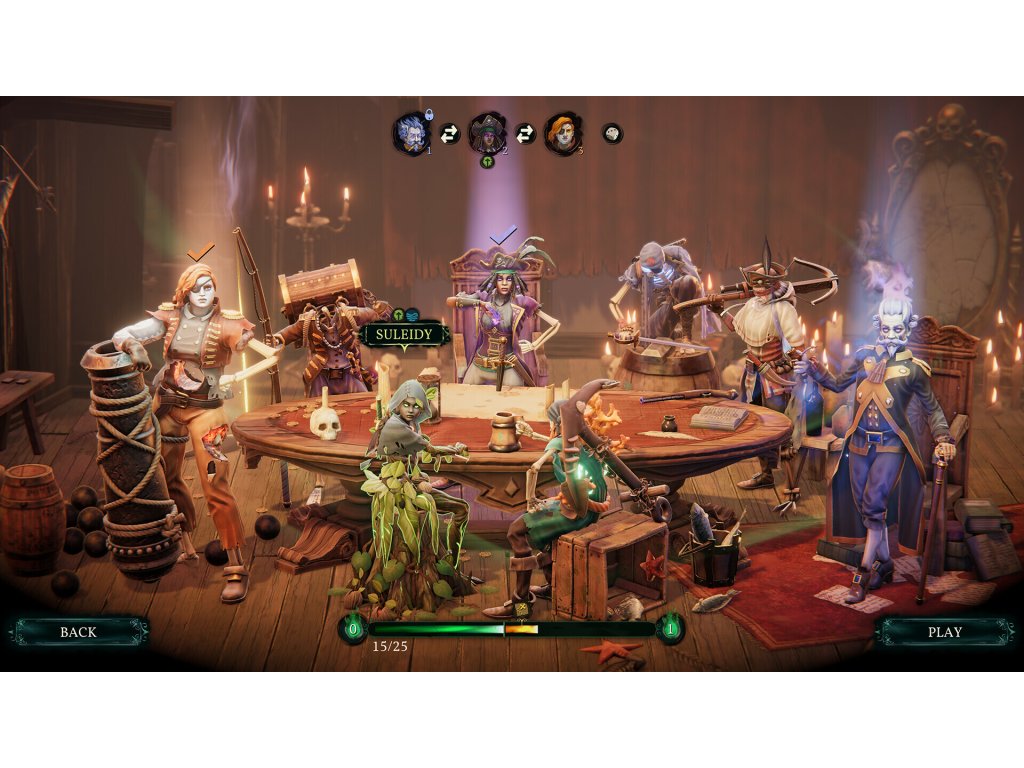
Task: Click the green upgrade arrow under portrait 2
Action: (488, 161)
